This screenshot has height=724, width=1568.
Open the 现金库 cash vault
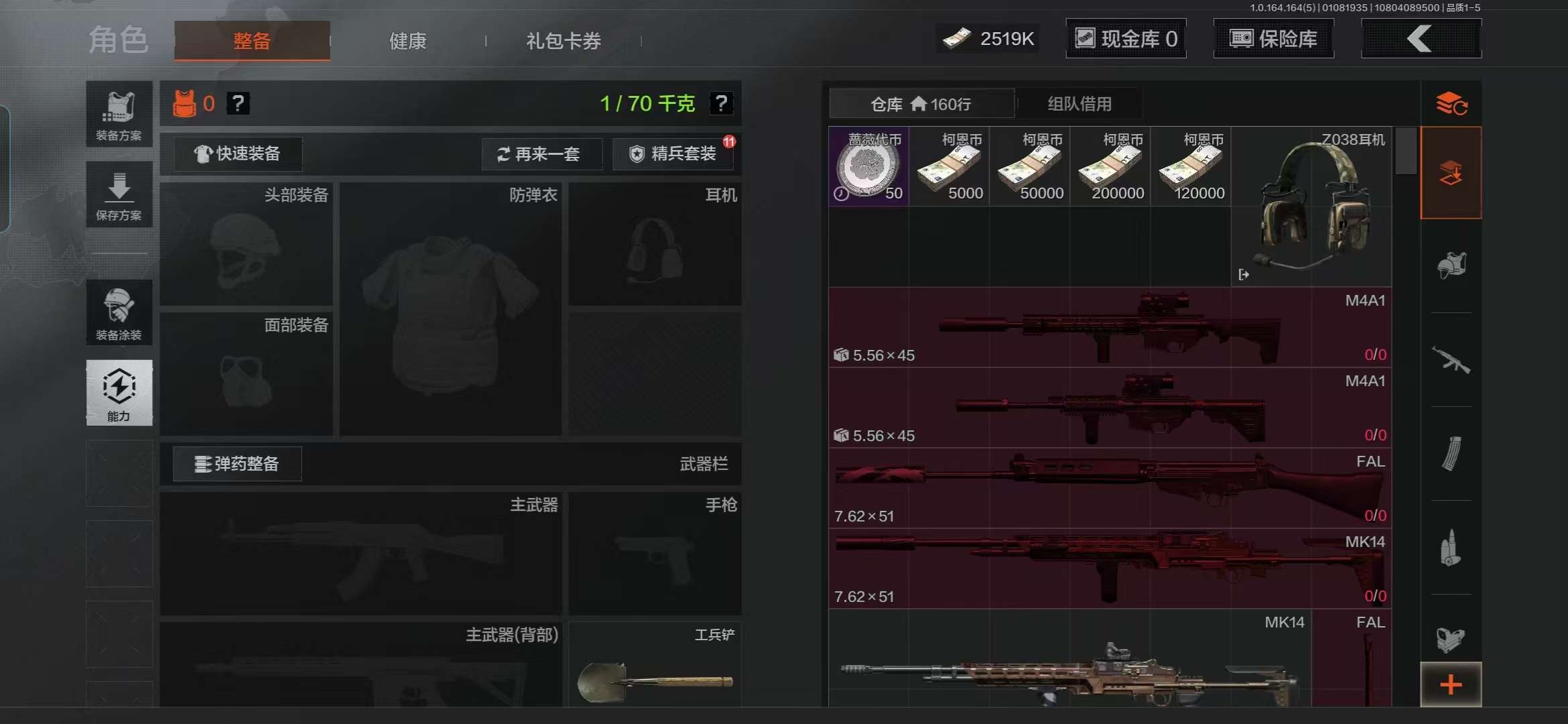pyautogui.click(x=1125, y=38)
